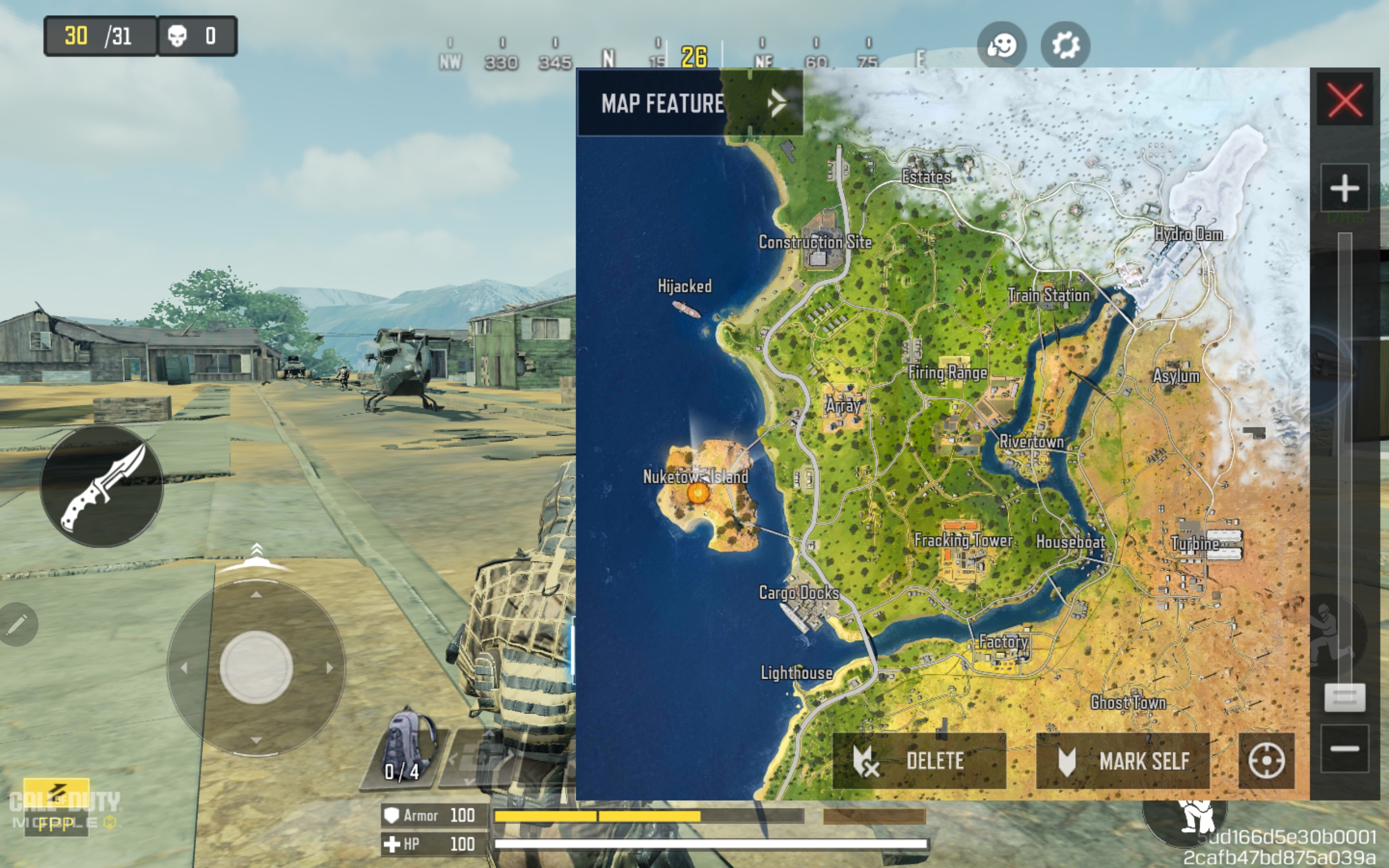This screenshot has width=1389, height=868.
Task: Click the orange marker on Nuketown Island
Action: tap(698, 493)
